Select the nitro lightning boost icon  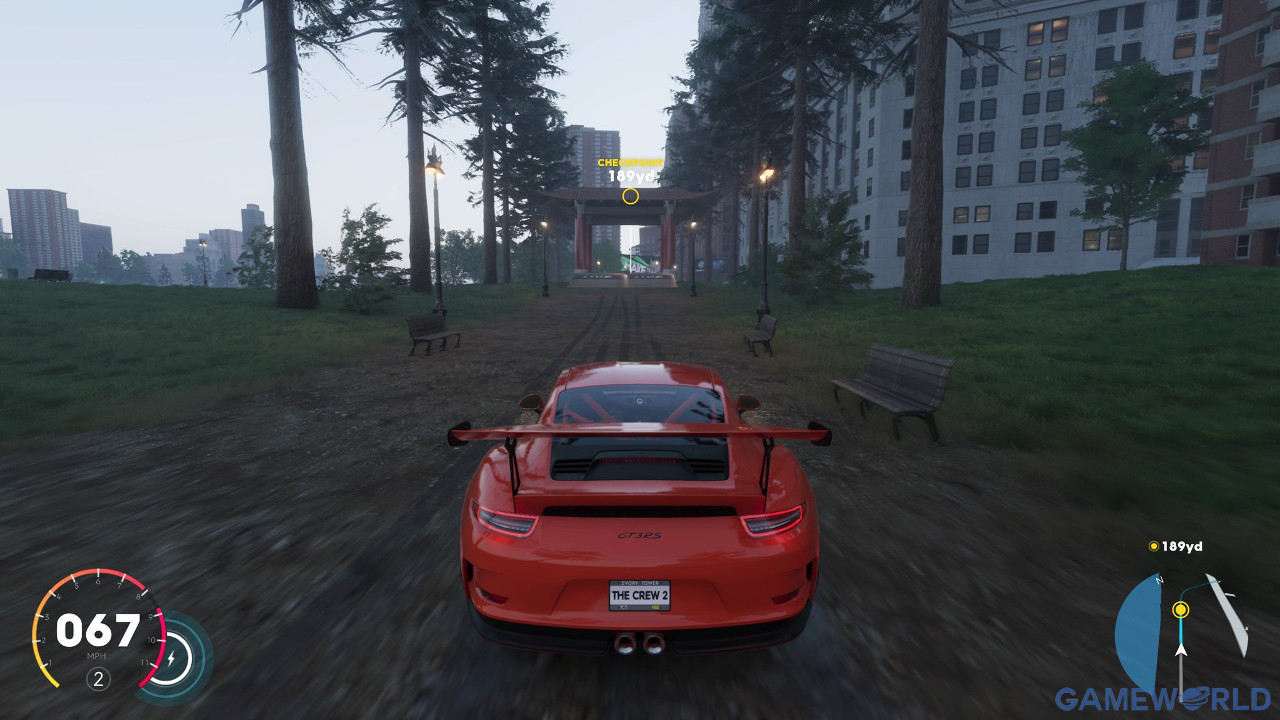[x=172, y=657]
